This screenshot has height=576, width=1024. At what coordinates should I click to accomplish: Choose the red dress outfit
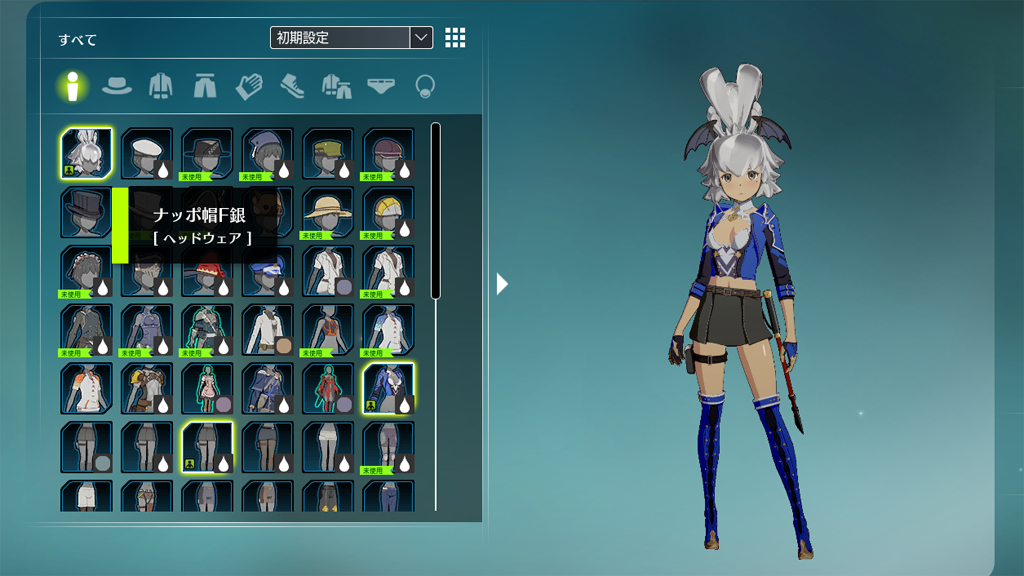tap(327, 388)
